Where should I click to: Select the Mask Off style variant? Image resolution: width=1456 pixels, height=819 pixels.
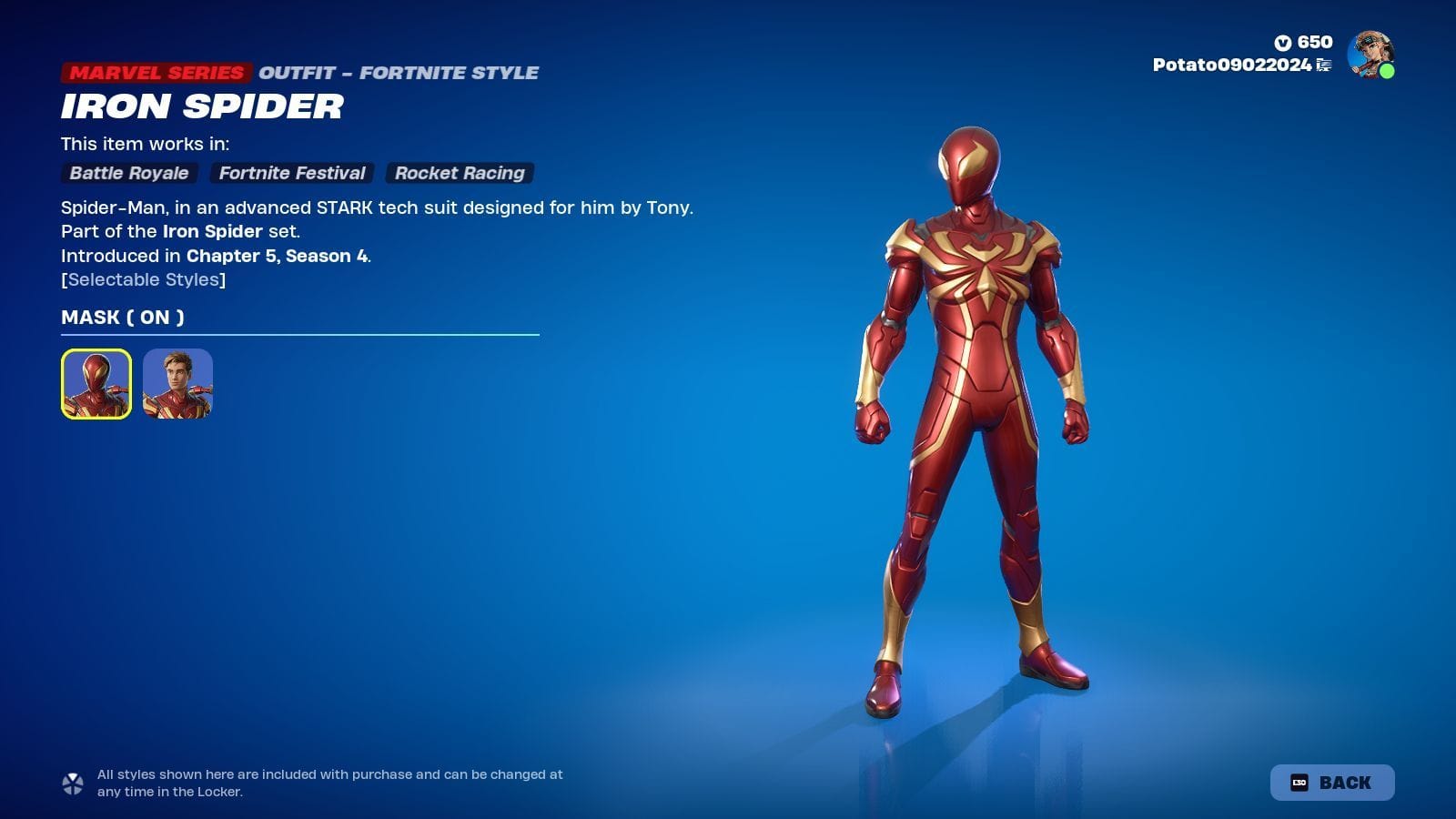(178, 383)
